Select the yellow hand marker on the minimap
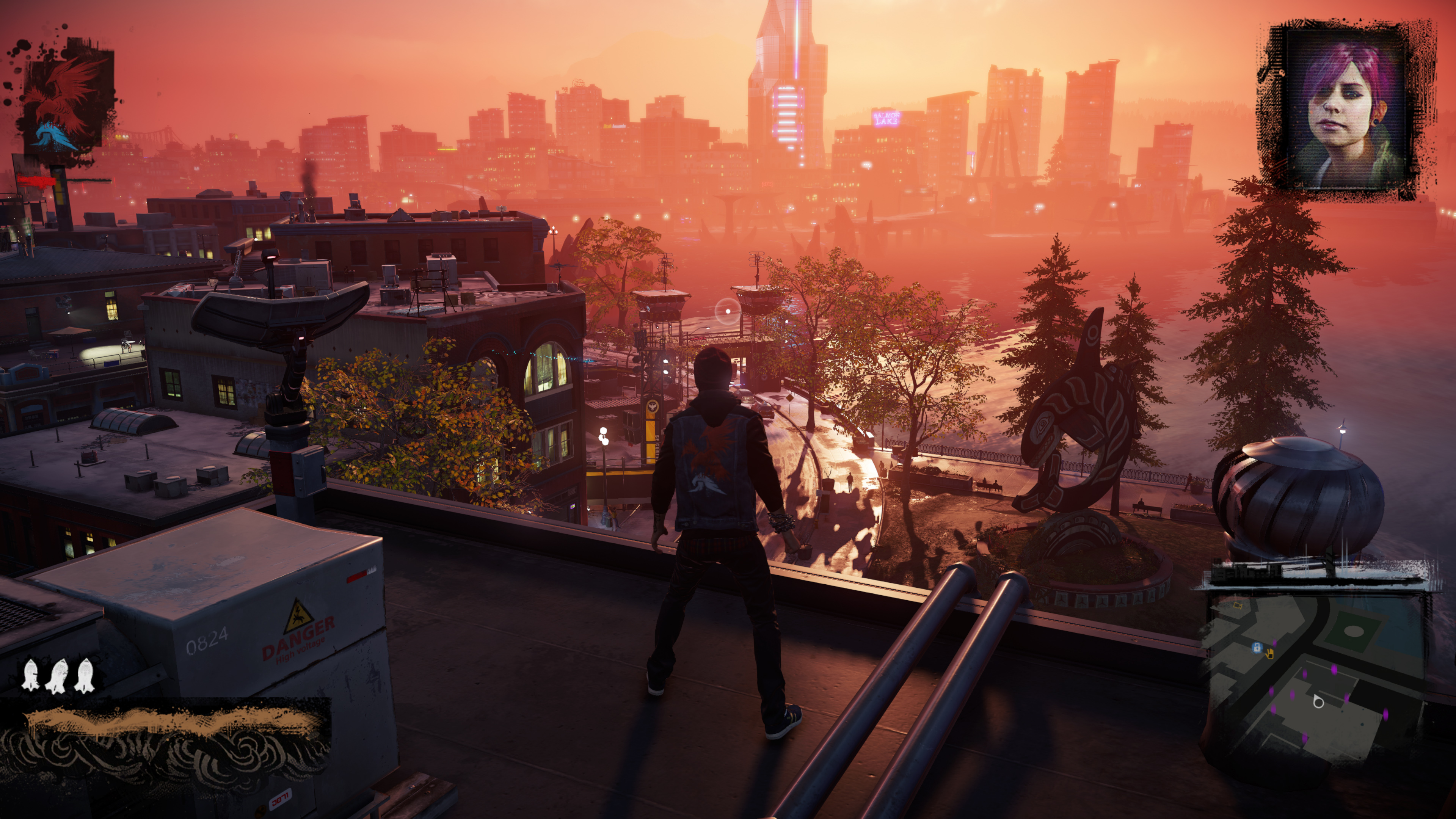The width and height of the screenshot is (1456, 819). [x=1269, y=654]
